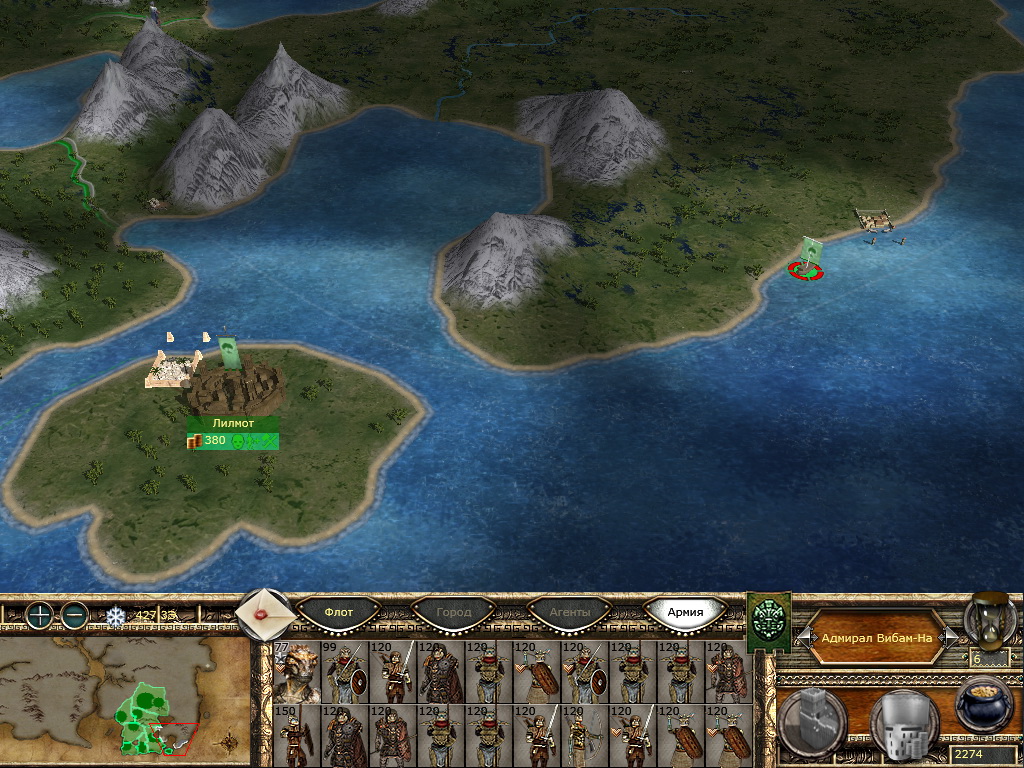Select the lizard general unit card
Screen dimensions: 1024x768
click(296, 672)
